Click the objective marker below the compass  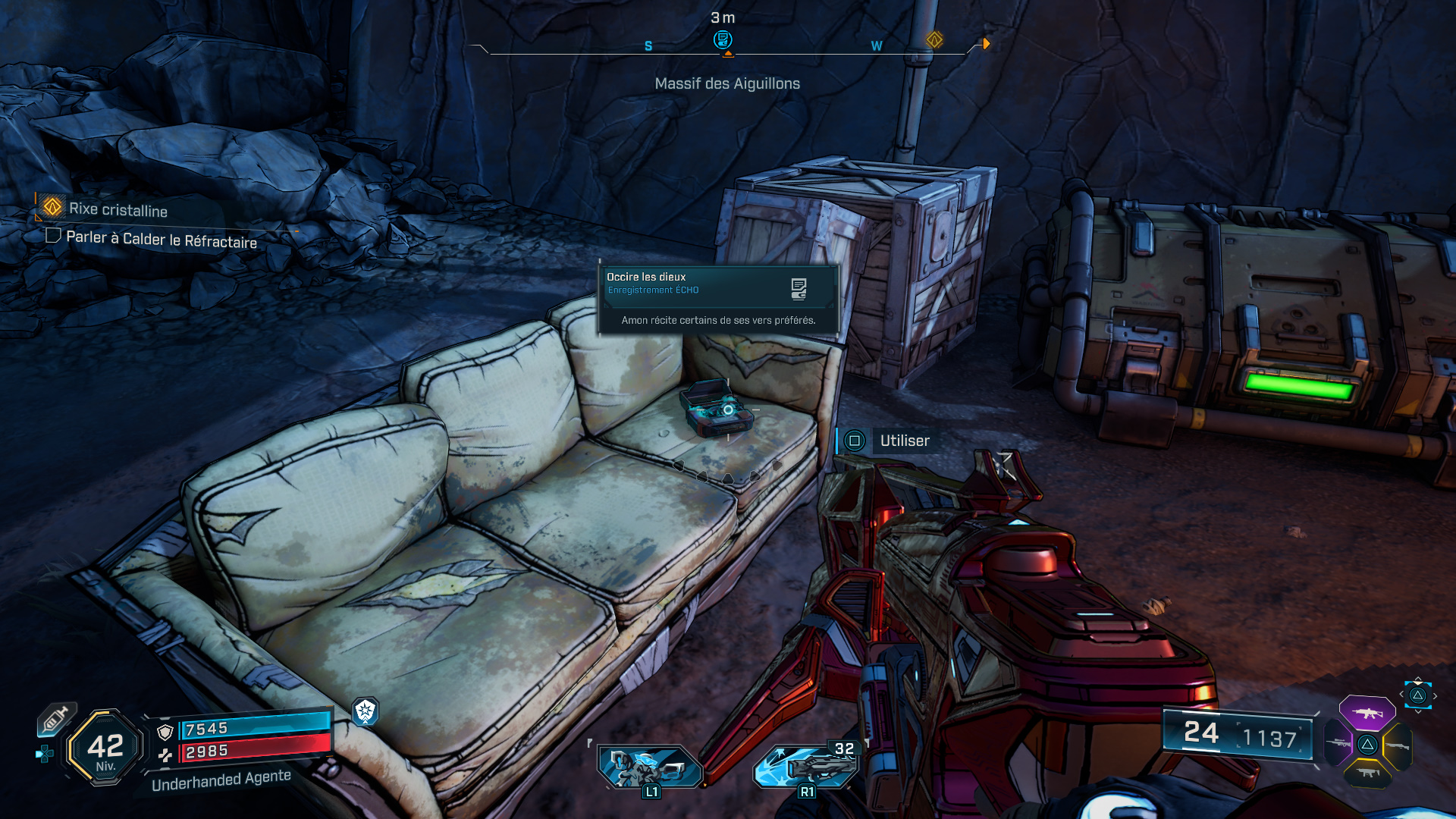pyautogui.click(x=726, y=53)
